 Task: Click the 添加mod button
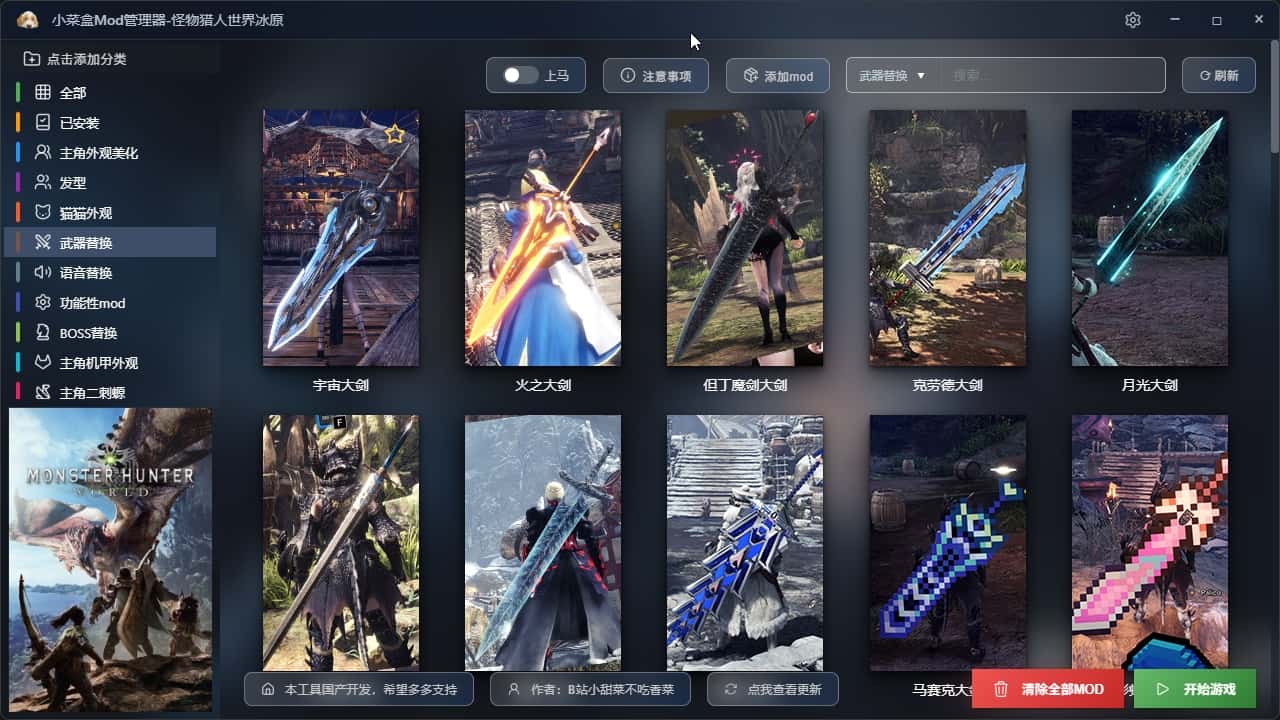tap(777, 75)
